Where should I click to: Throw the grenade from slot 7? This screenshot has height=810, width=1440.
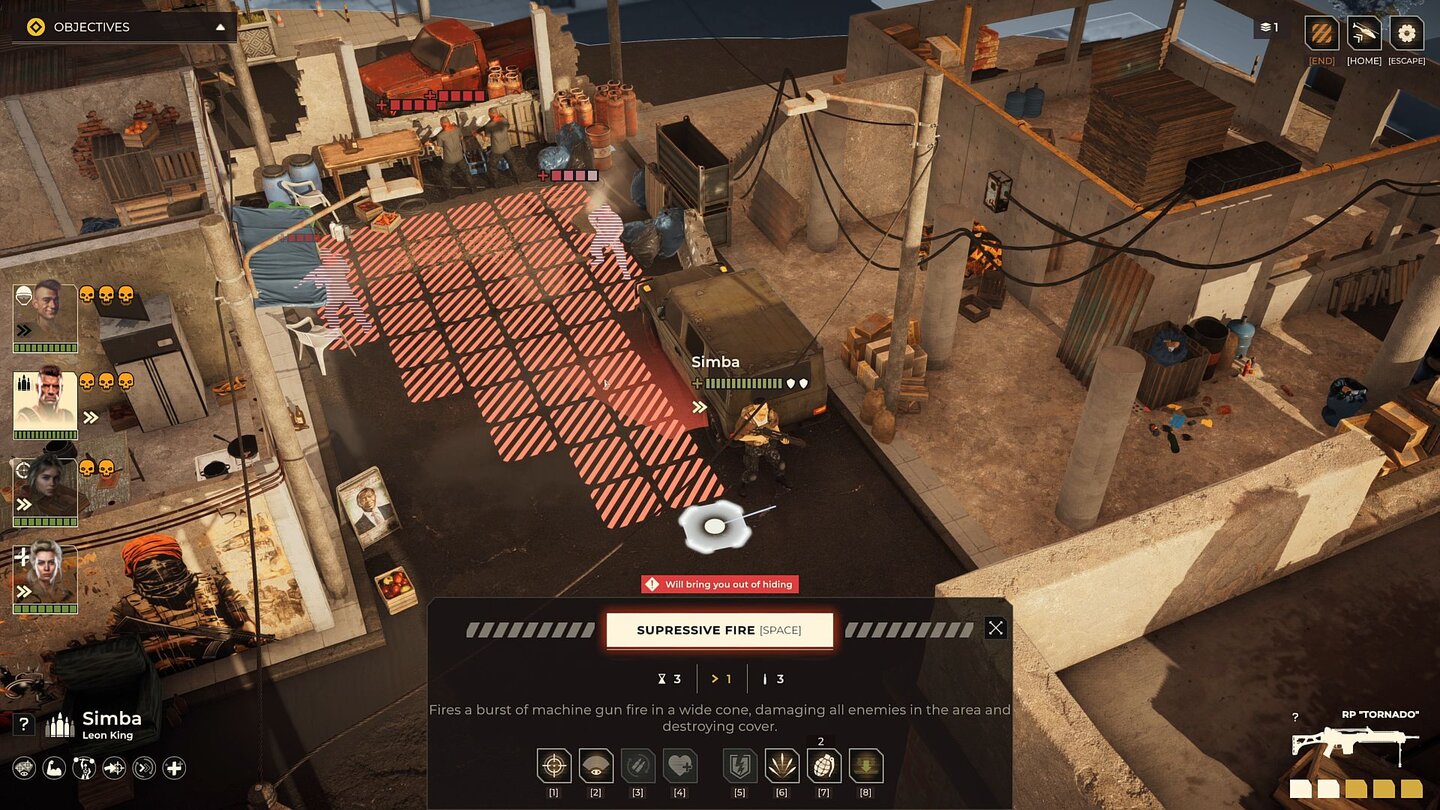(x=824, y=767)
